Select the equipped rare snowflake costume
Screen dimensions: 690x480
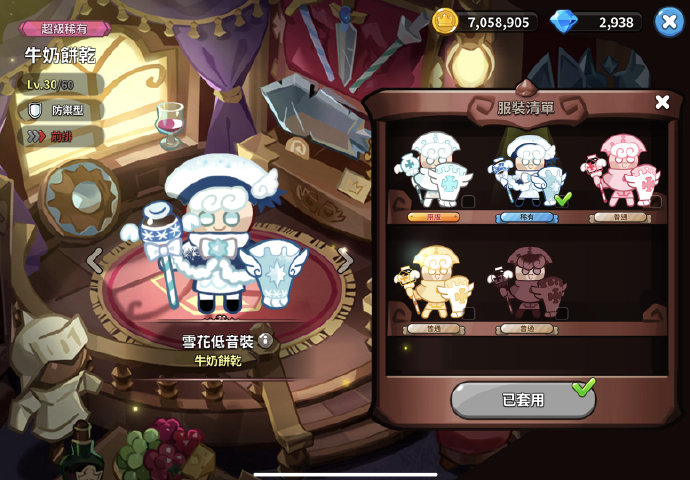(x=526, y=171)
